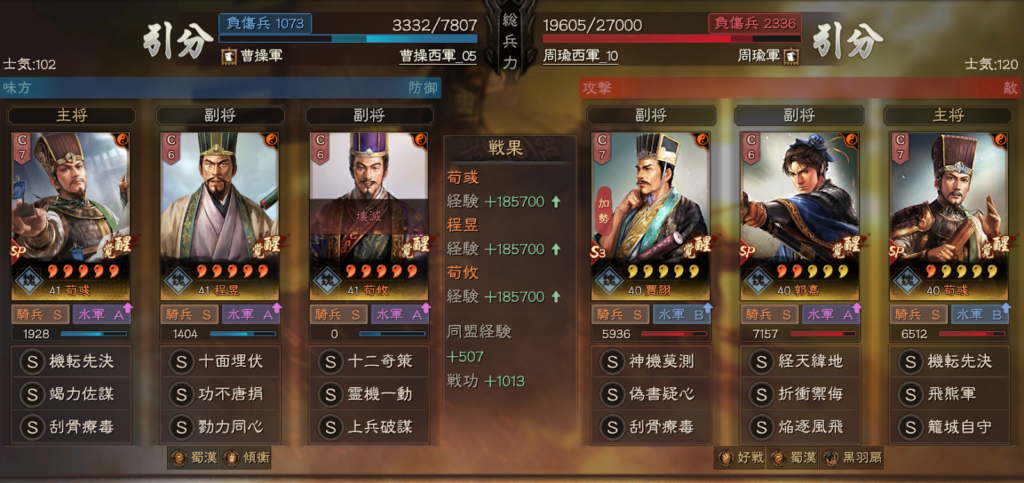Show the 焔逐風飛 skill

coord(799,427)
